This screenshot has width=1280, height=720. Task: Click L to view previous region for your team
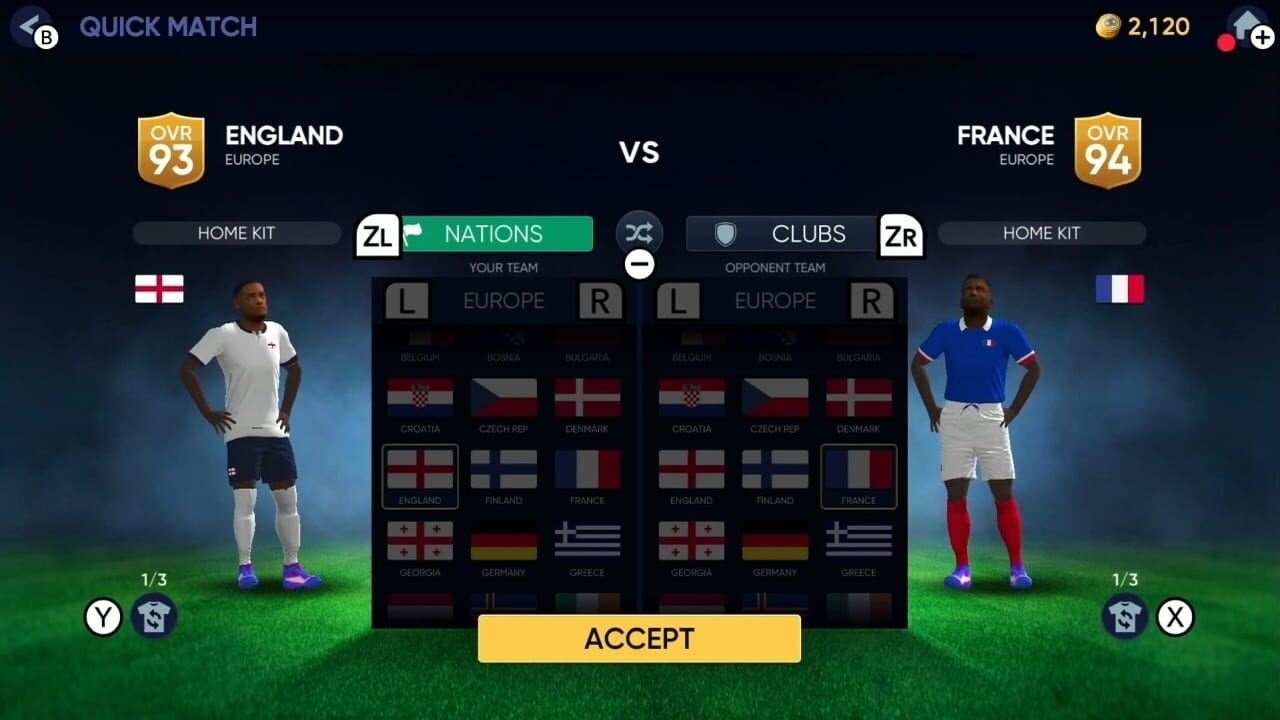point(407,300)
